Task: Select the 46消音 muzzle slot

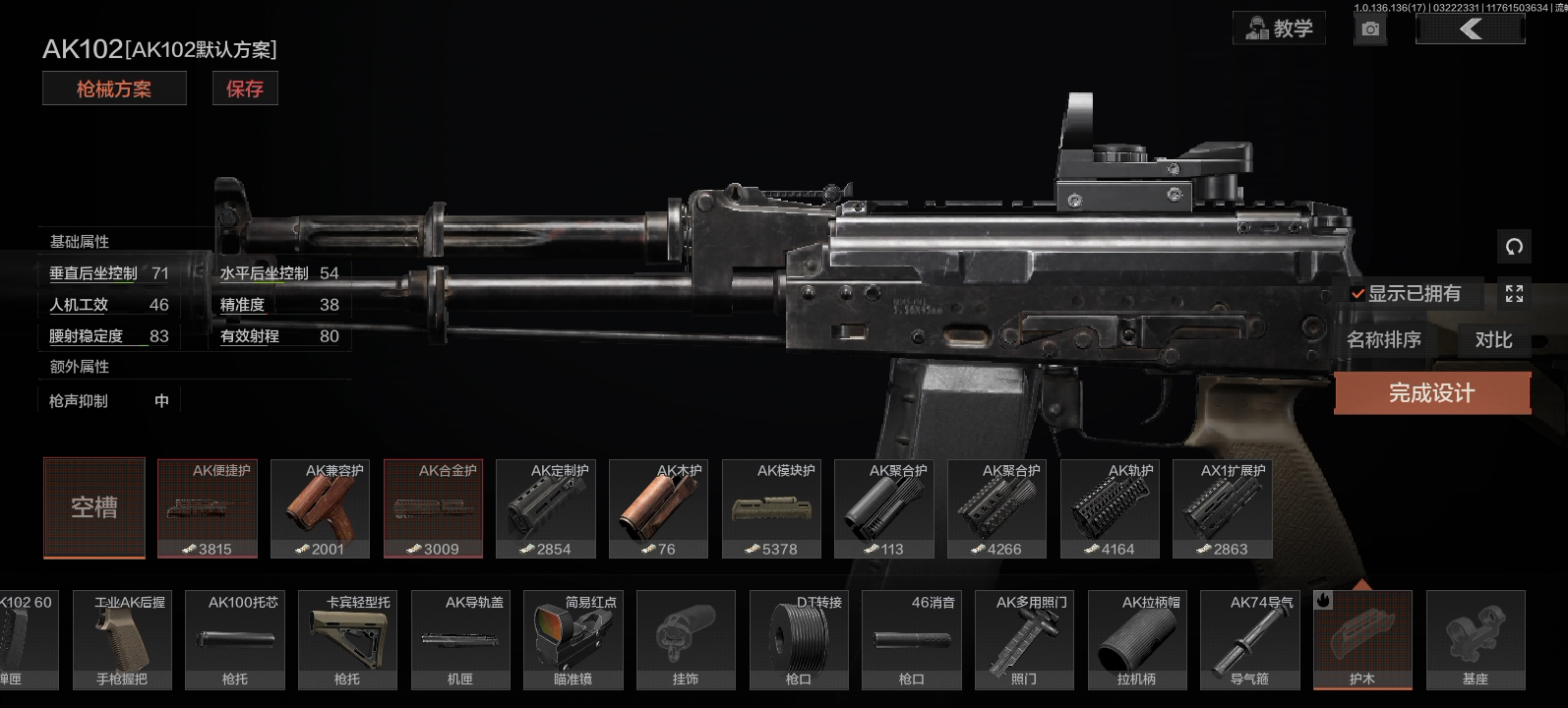Action: [911, 639]
